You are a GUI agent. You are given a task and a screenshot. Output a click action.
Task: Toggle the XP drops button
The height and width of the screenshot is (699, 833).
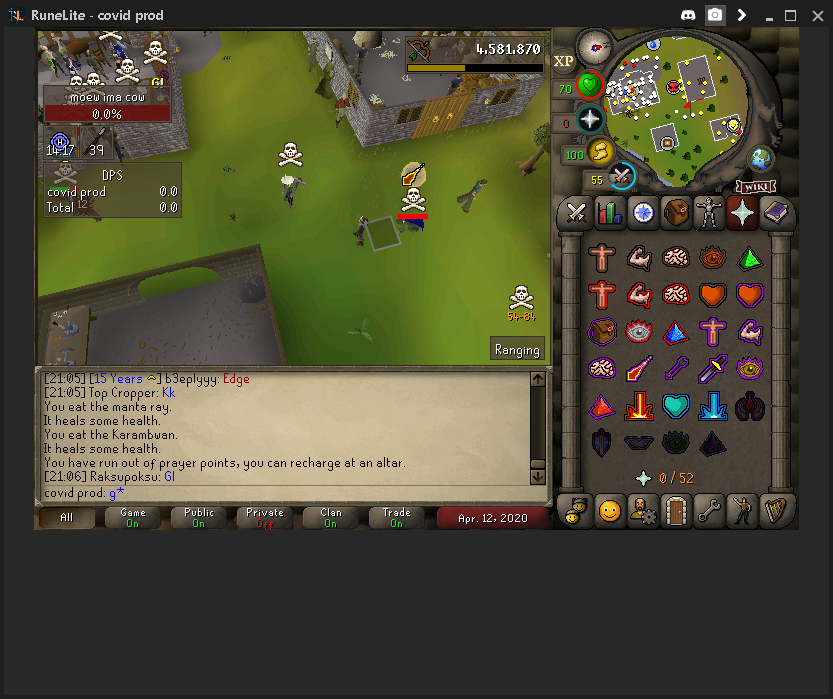coord(563,61)
